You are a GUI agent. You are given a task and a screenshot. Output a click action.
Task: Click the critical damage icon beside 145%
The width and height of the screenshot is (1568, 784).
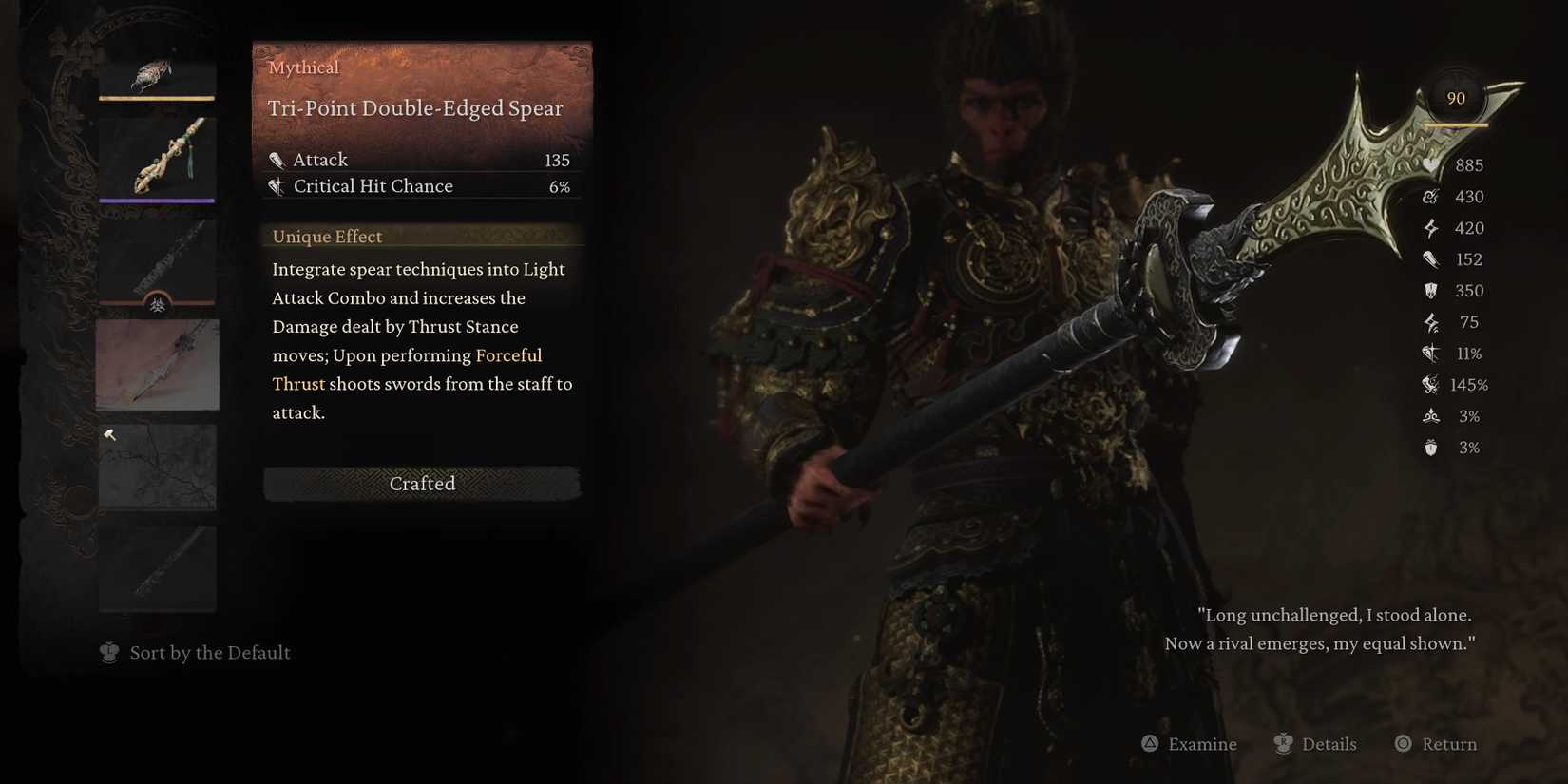1430,384
